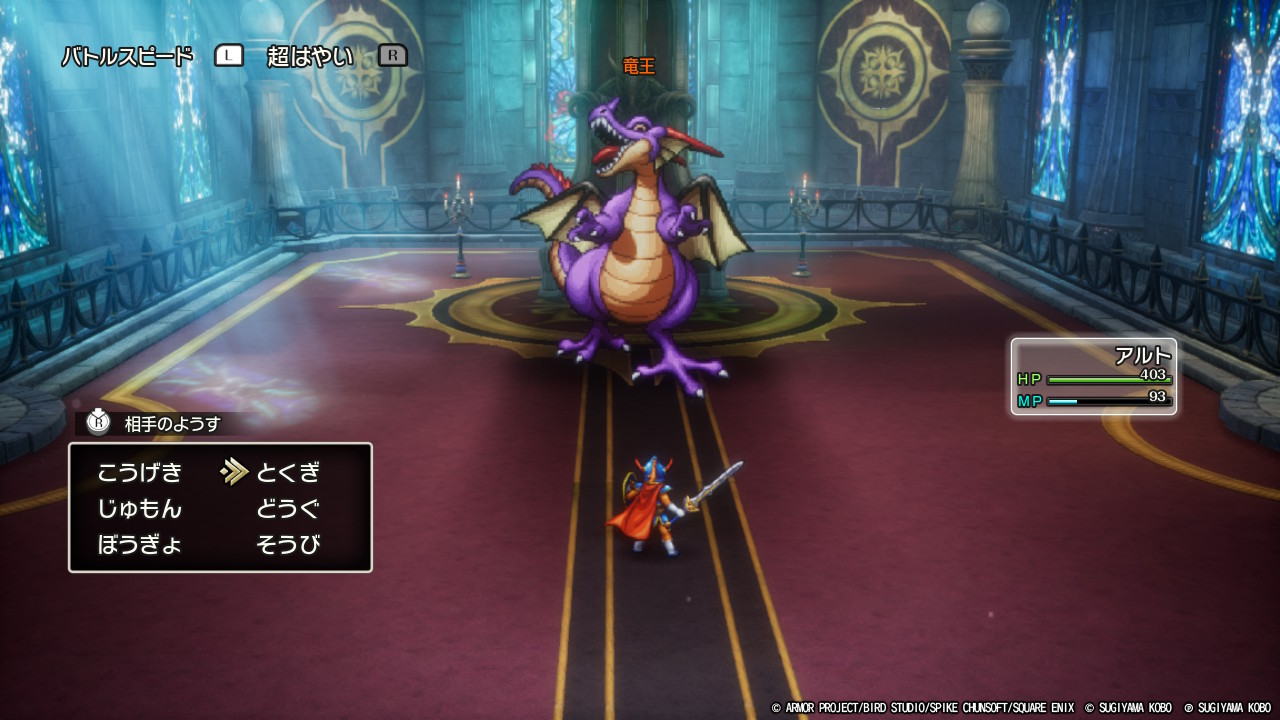Pick the ぼうぎょ defend command
This screenshot has width=1280, height=720.
pyautogui.click(x=140, y=545)
